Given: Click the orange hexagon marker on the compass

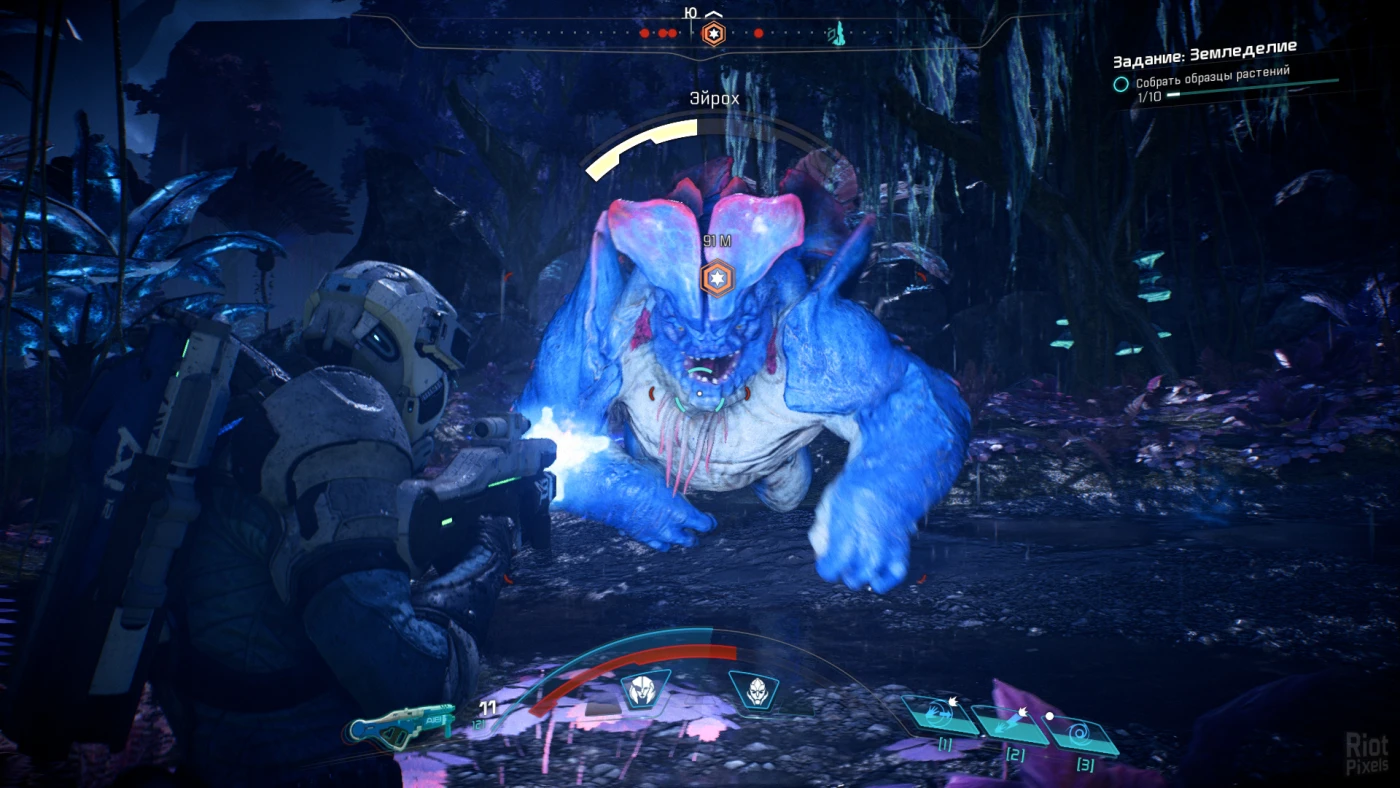Looking at the screenshot, I should [713, 34].
